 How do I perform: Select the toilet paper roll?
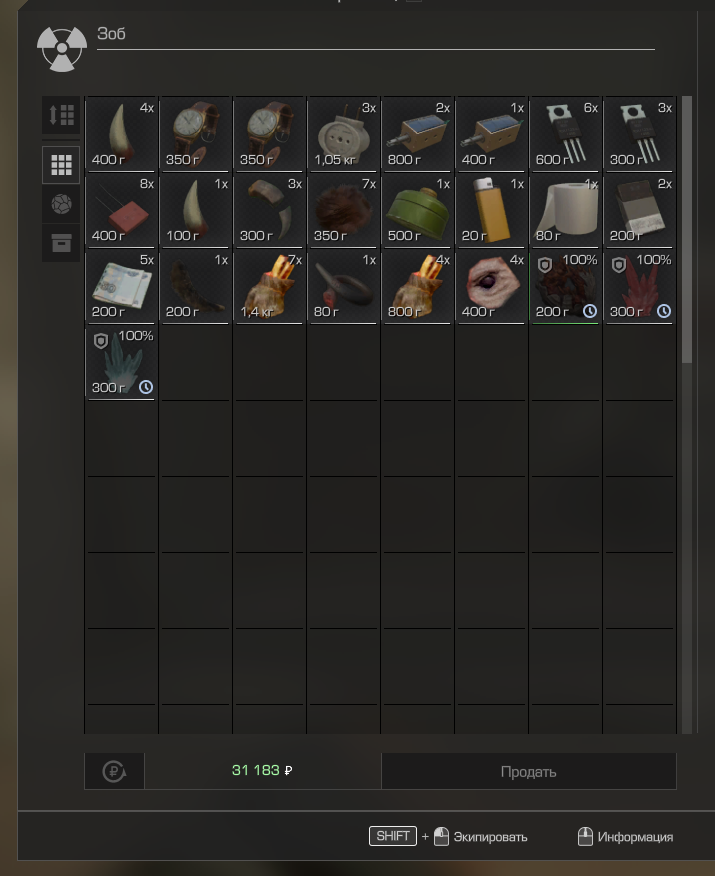click(x=565, y=210)
